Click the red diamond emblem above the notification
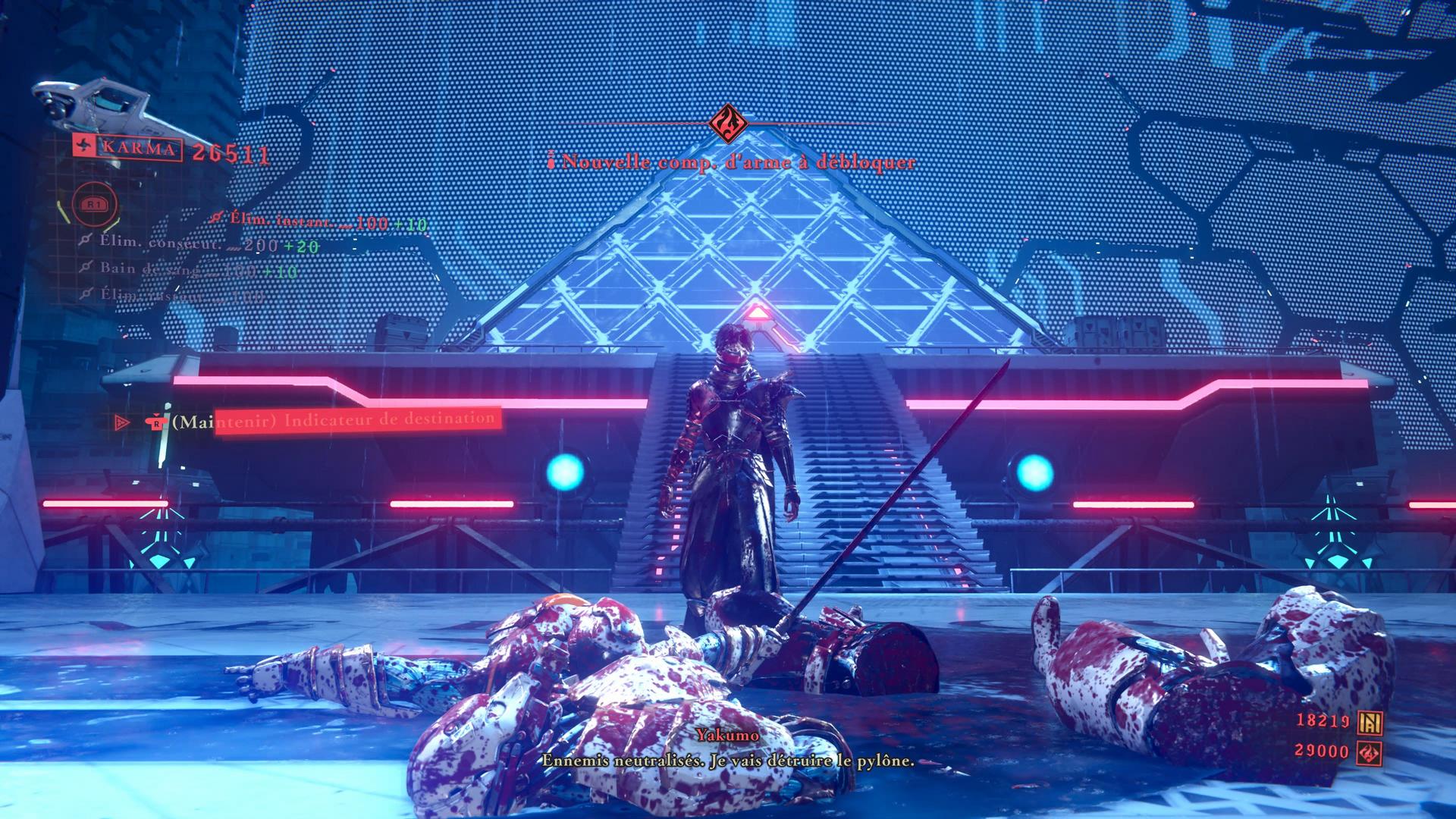This screenshot has width=1456, height=819. coord(728,122)
